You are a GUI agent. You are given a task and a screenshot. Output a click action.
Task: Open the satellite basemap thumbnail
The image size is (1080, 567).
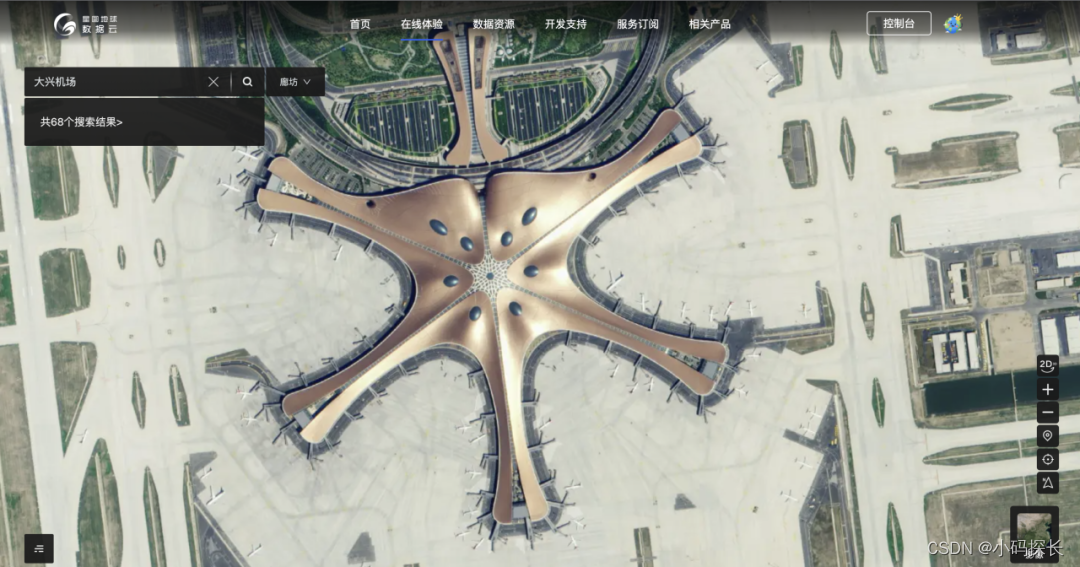[x=1034, y=532]
